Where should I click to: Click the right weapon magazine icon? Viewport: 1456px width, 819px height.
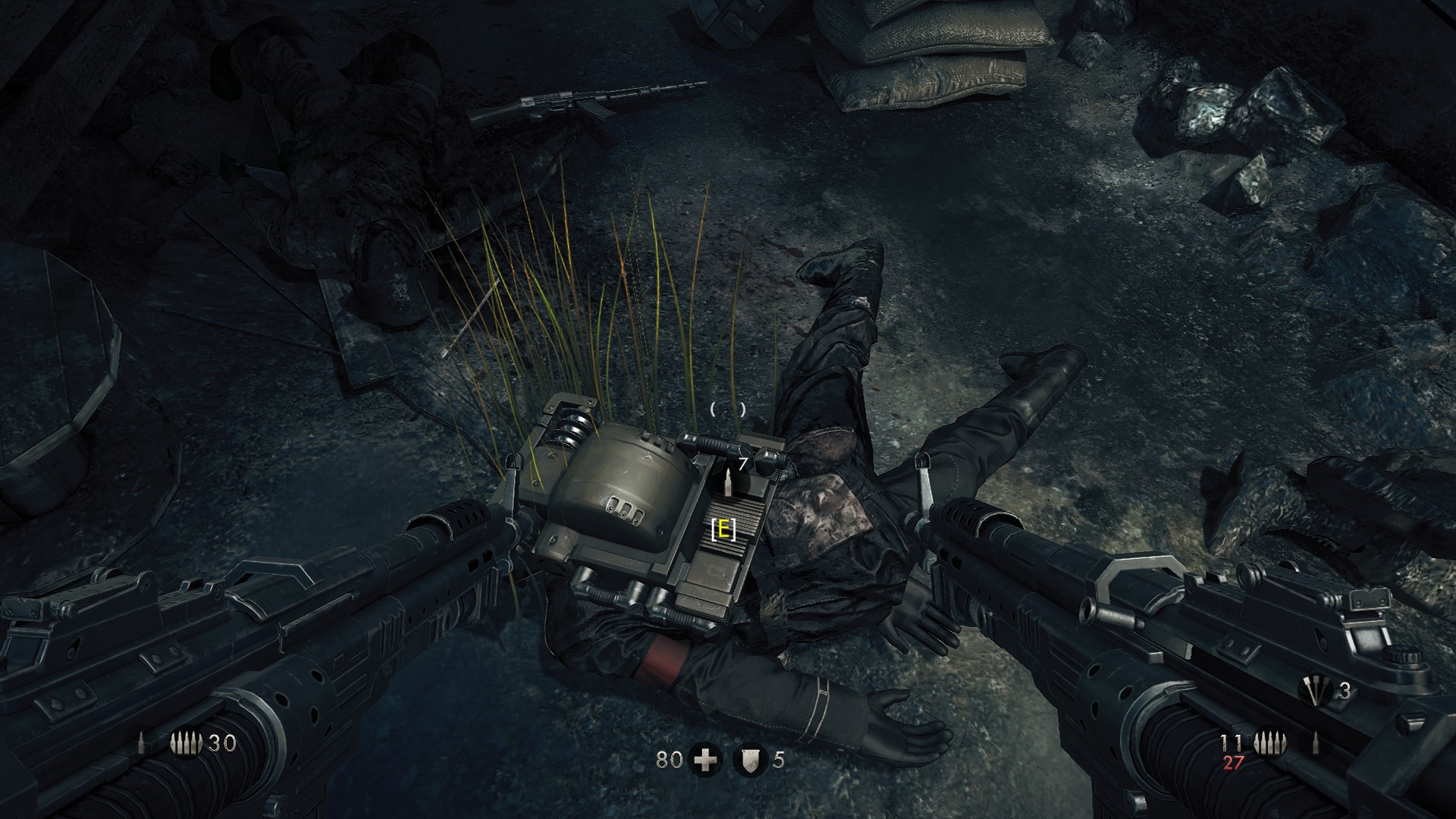click(x=1266, y=743)
